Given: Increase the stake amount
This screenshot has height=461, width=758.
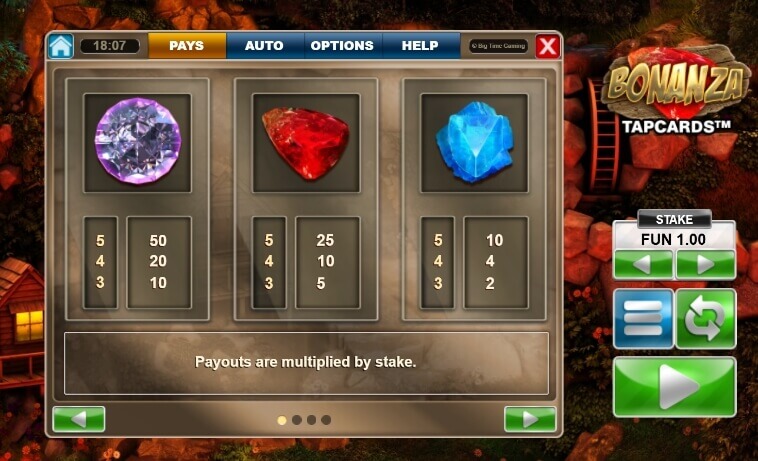Looking at the screenshot, I should click(705, 265).
